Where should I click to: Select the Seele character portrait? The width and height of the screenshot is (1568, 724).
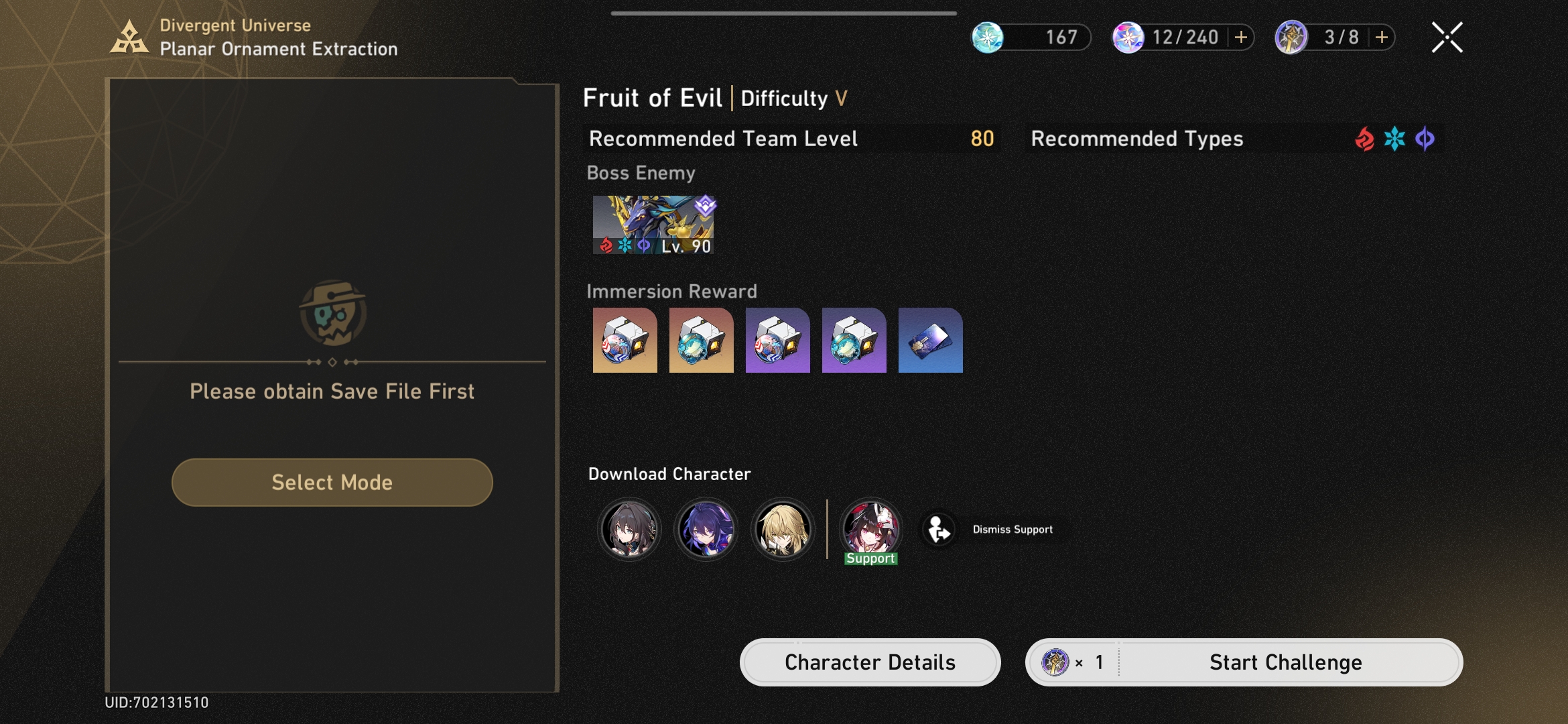pos(706,530)
